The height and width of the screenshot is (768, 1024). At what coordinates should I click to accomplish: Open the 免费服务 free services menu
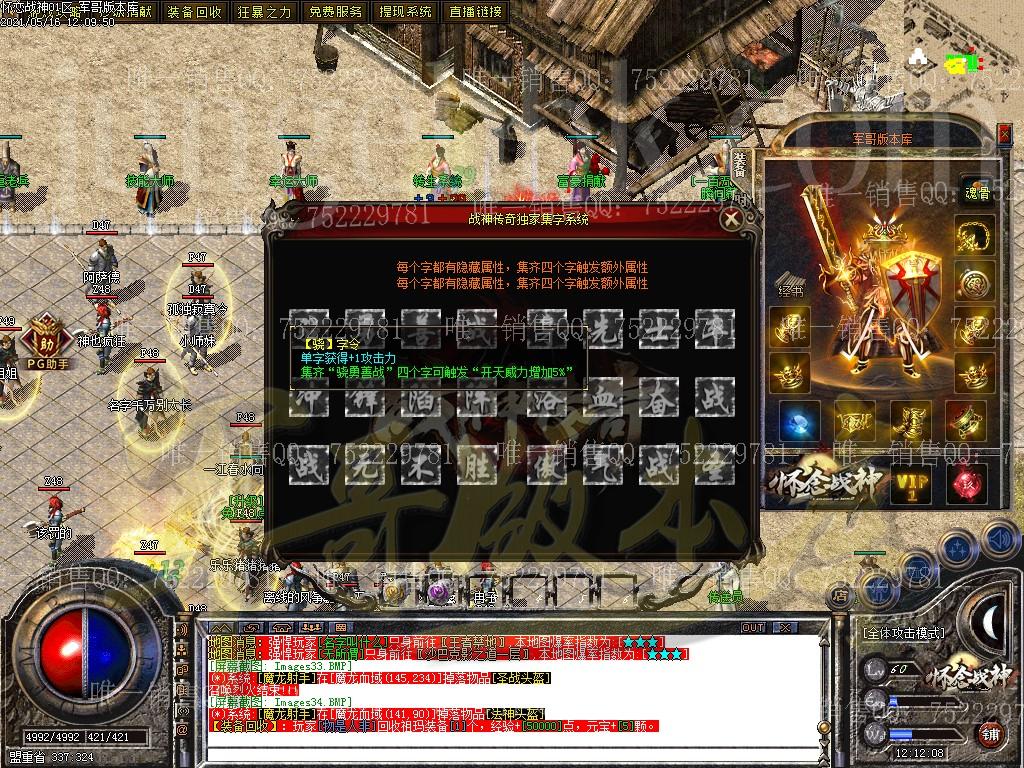pos(335,12)
